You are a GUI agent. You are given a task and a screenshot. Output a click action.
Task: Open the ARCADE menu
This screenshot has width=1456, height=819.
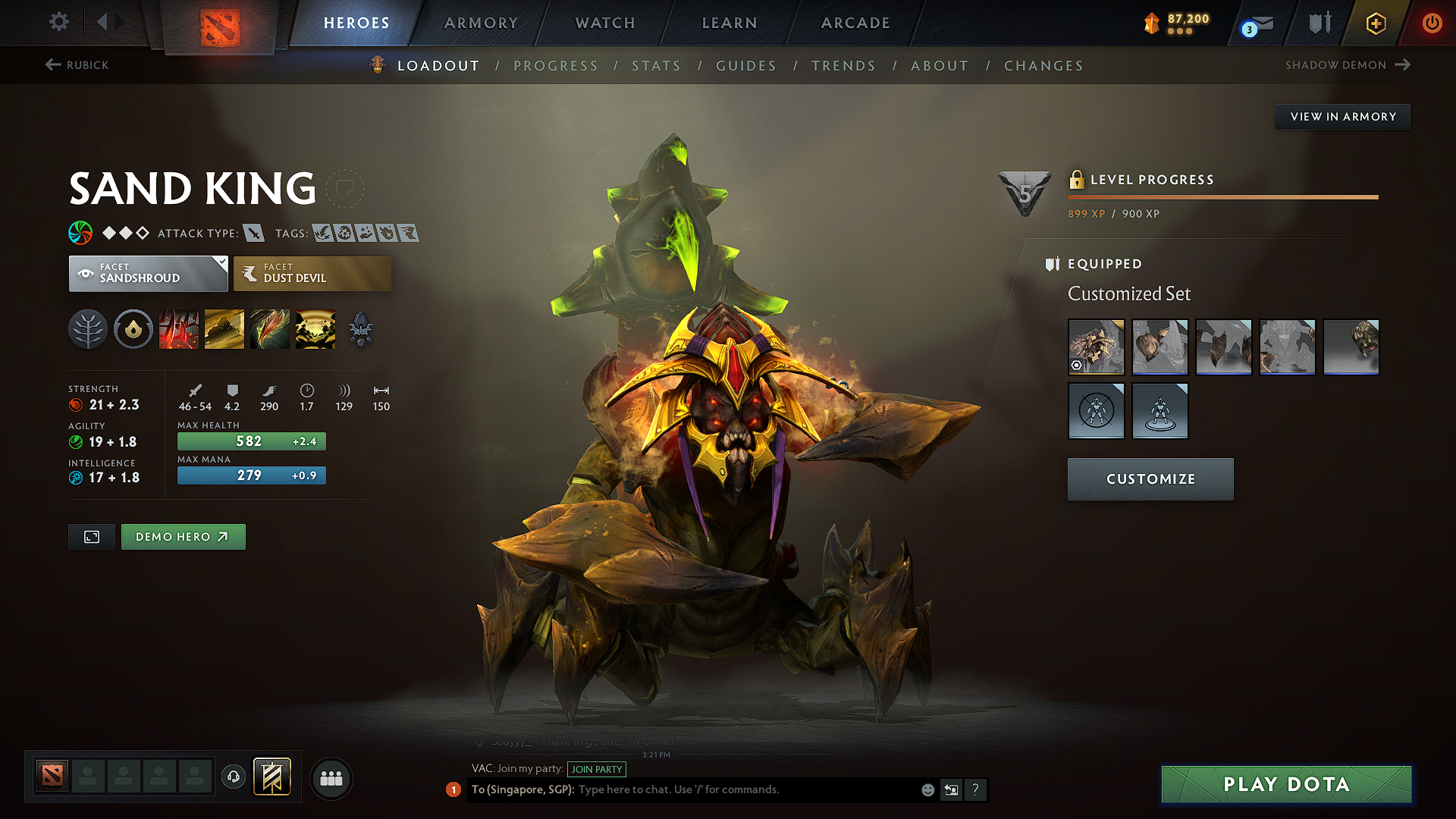pos(855,23)
